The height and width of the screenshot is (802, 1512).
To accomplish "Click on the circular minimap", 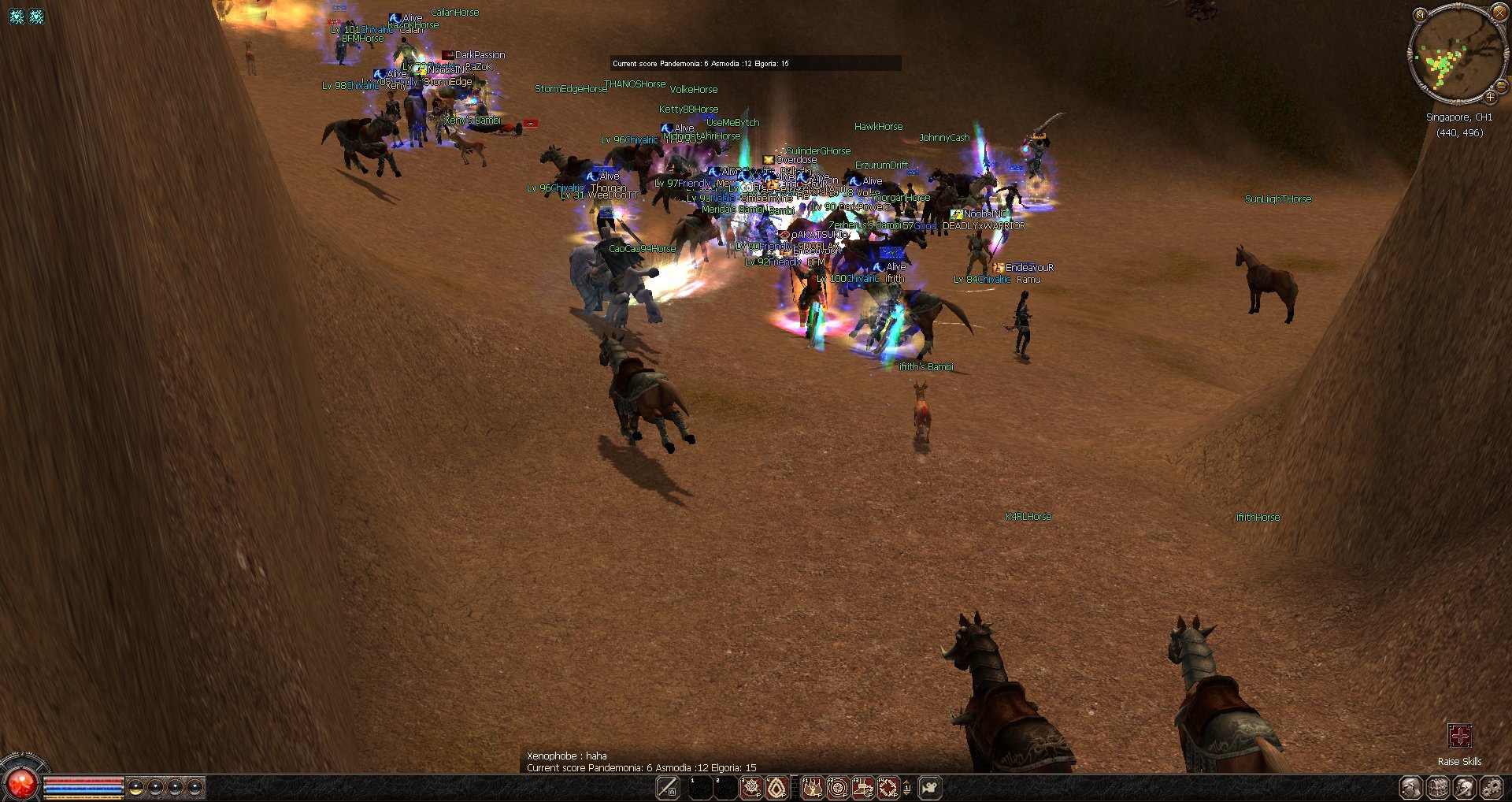I will [x=1457, y=54].
